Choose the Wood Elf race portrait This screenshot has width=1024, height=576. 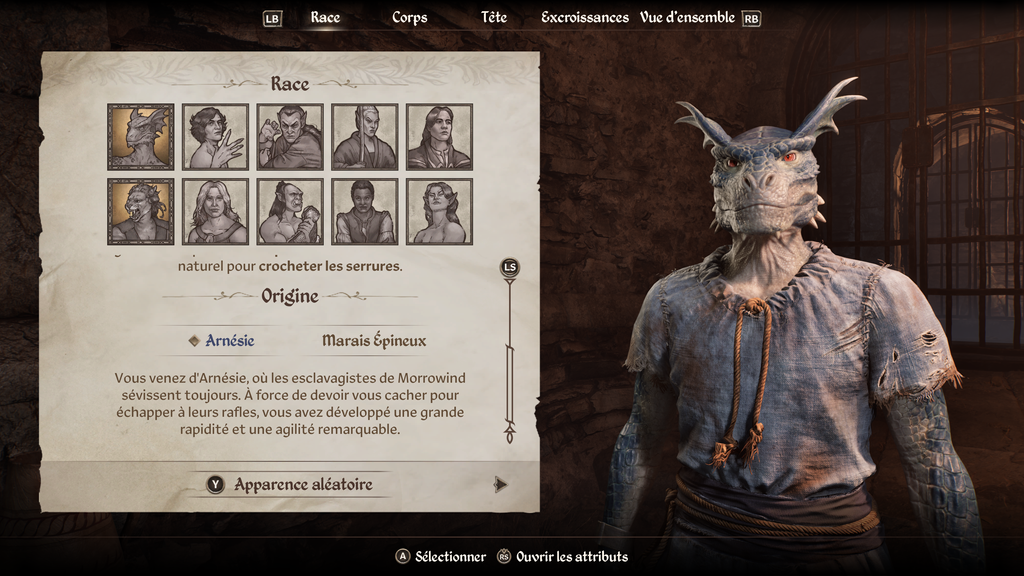click(x=440, y=211)
